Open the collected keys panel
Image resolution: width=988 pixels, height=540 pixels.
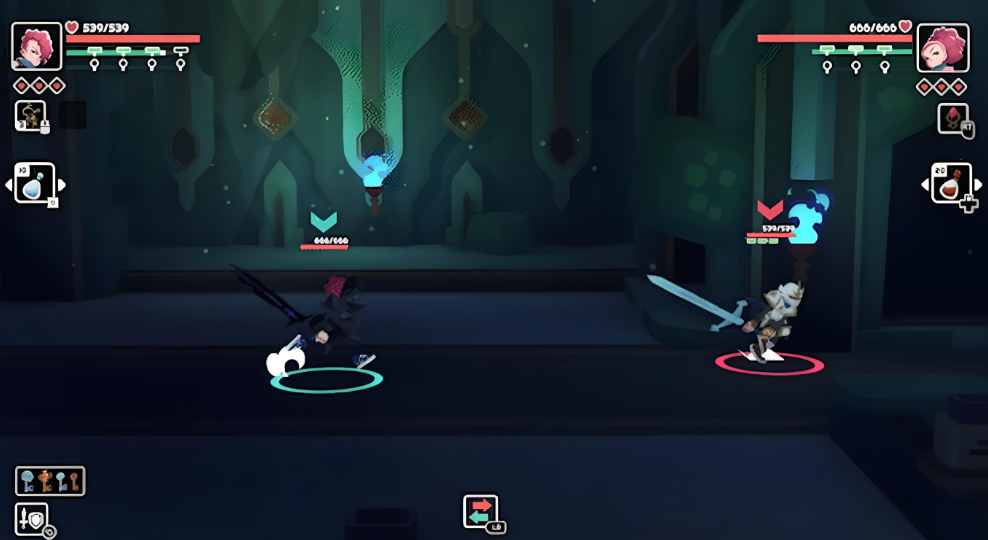pyautogui.click(x=50, y=481)
